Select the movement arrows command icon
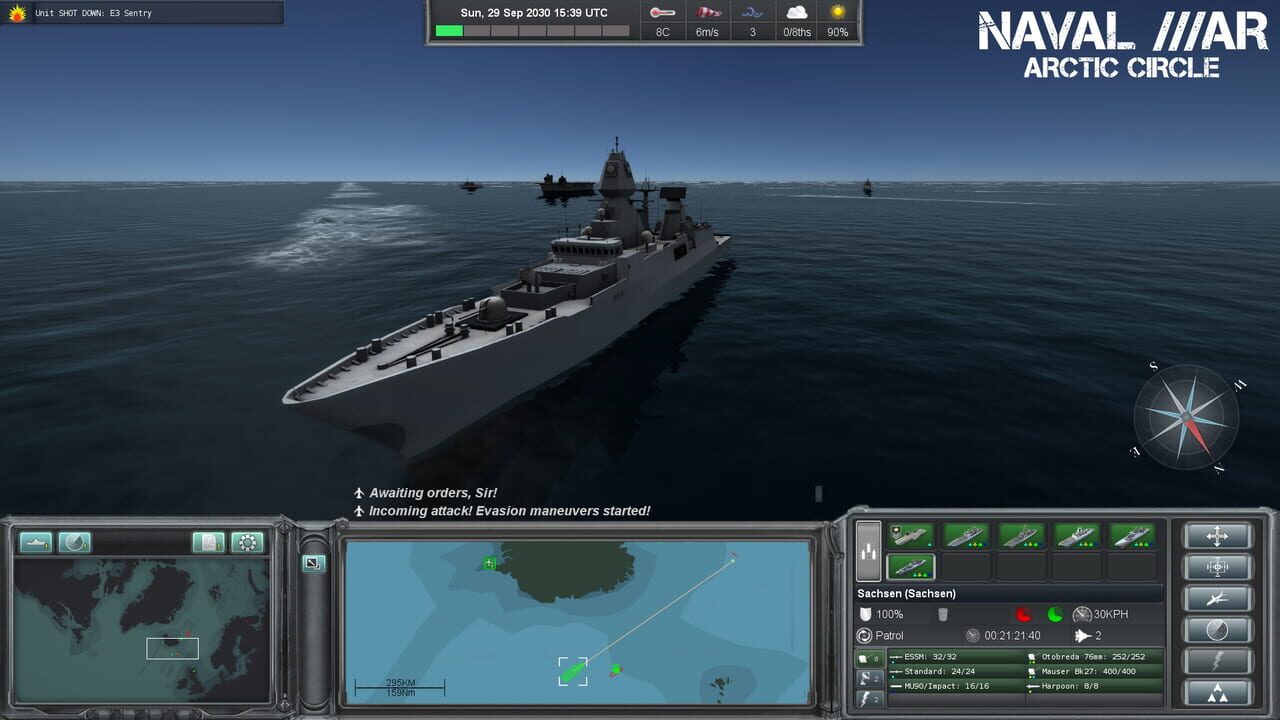The image size is (1280, 720). pyautogui.click(x=1217, y=536)
